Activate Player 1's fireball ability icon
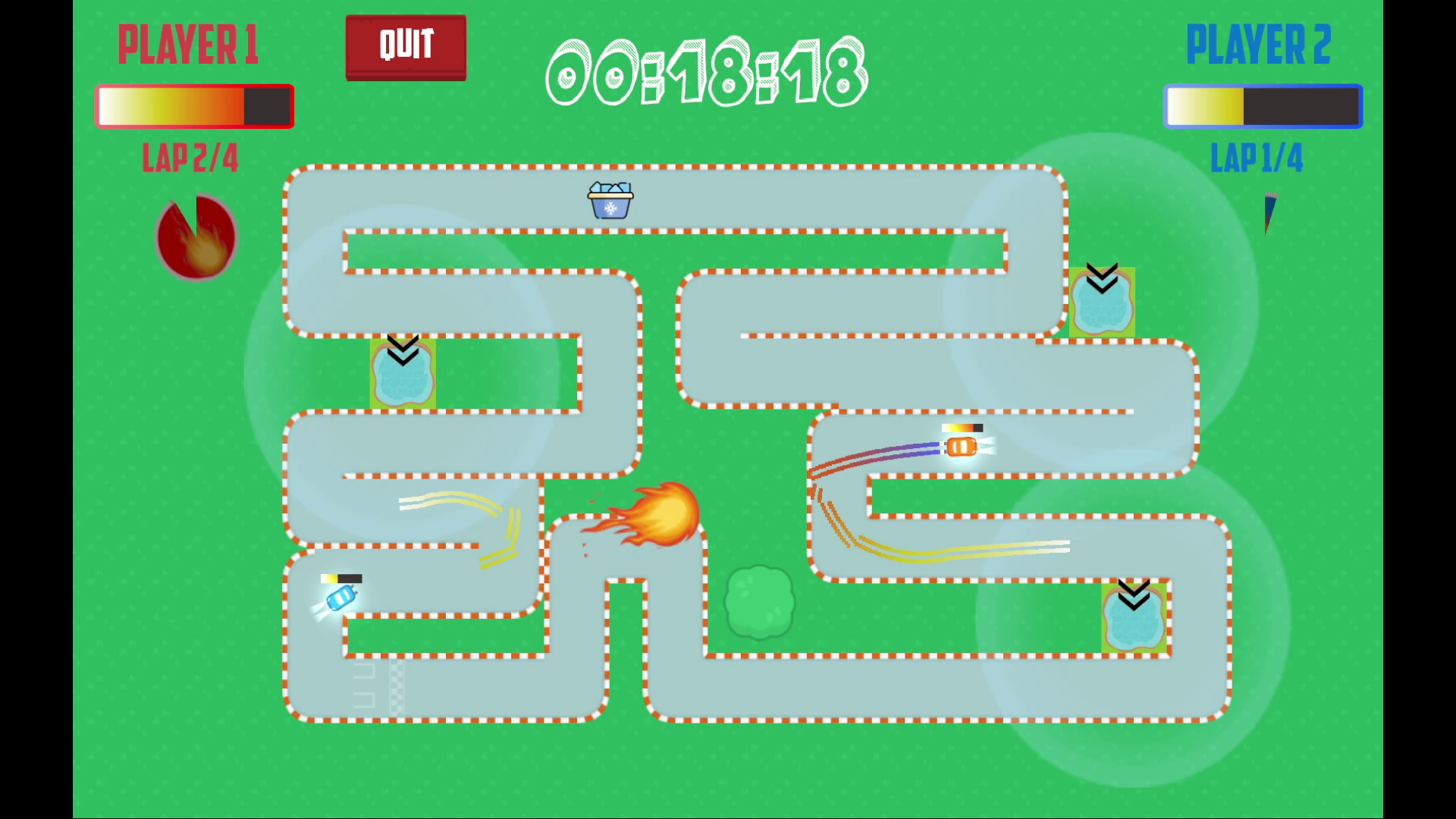Viewport: 1456px width, 819px height. [x=196, y=238]
